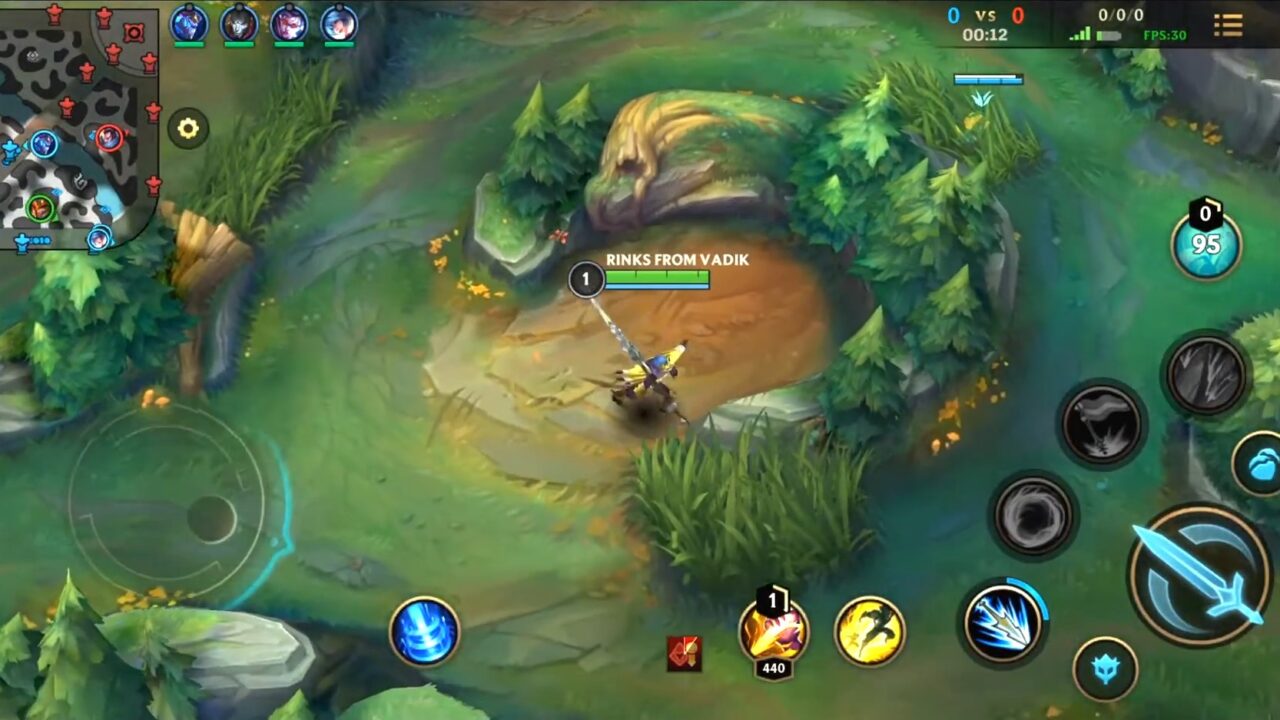Tap the settings gear beside the minimap
The width and height of the screenshot is (1280, 720).
click(x=186, y=128)
